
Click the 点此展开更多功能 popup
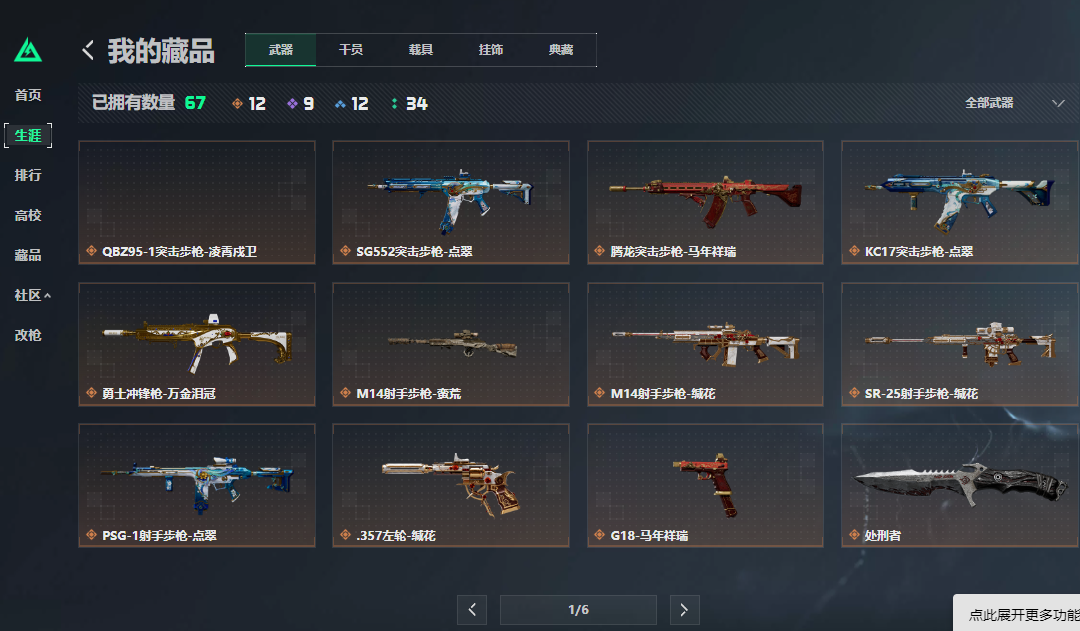pyautogui.click(x=1018, y=615)
